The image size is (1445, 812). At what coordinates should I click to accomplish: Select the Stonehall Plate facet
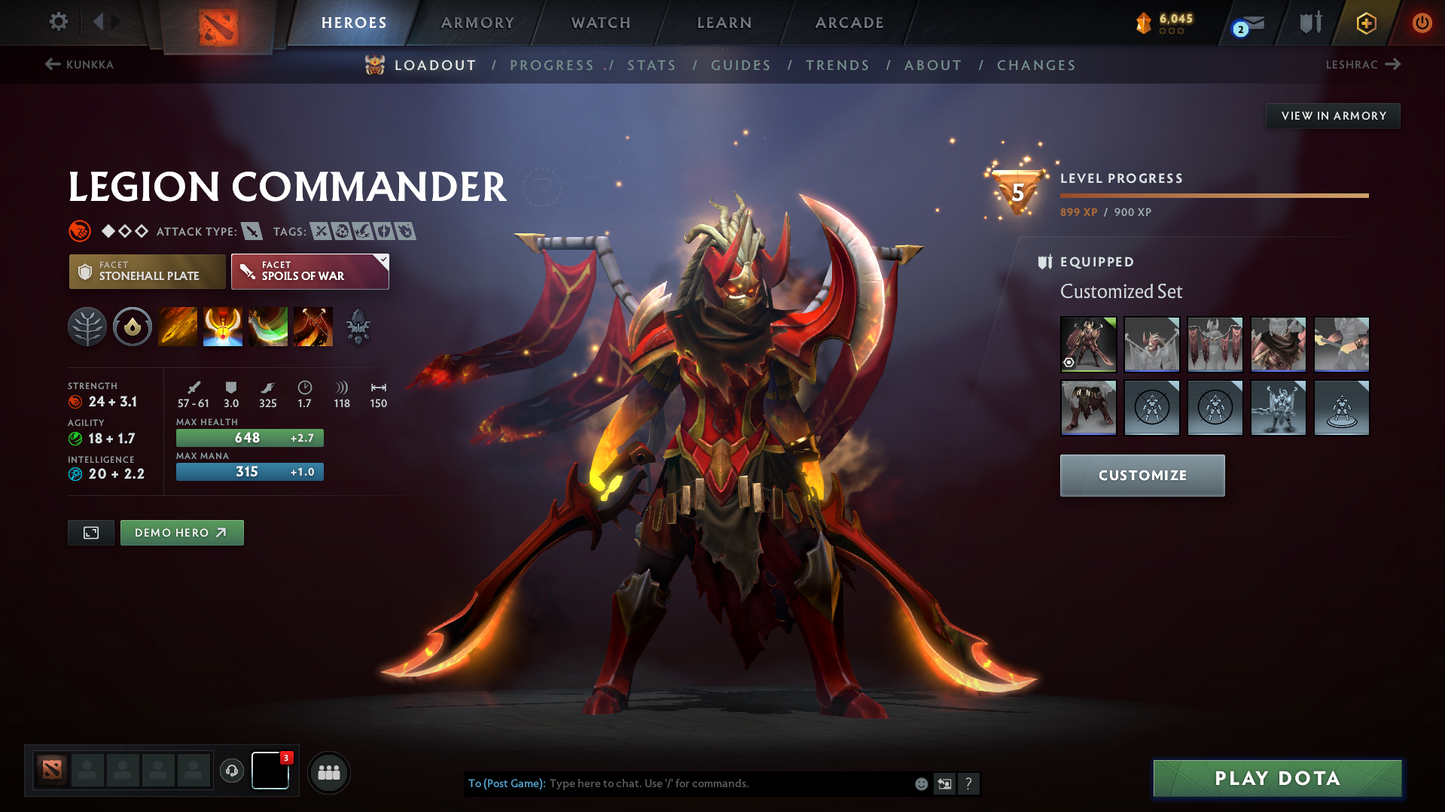tap(147, 271)
